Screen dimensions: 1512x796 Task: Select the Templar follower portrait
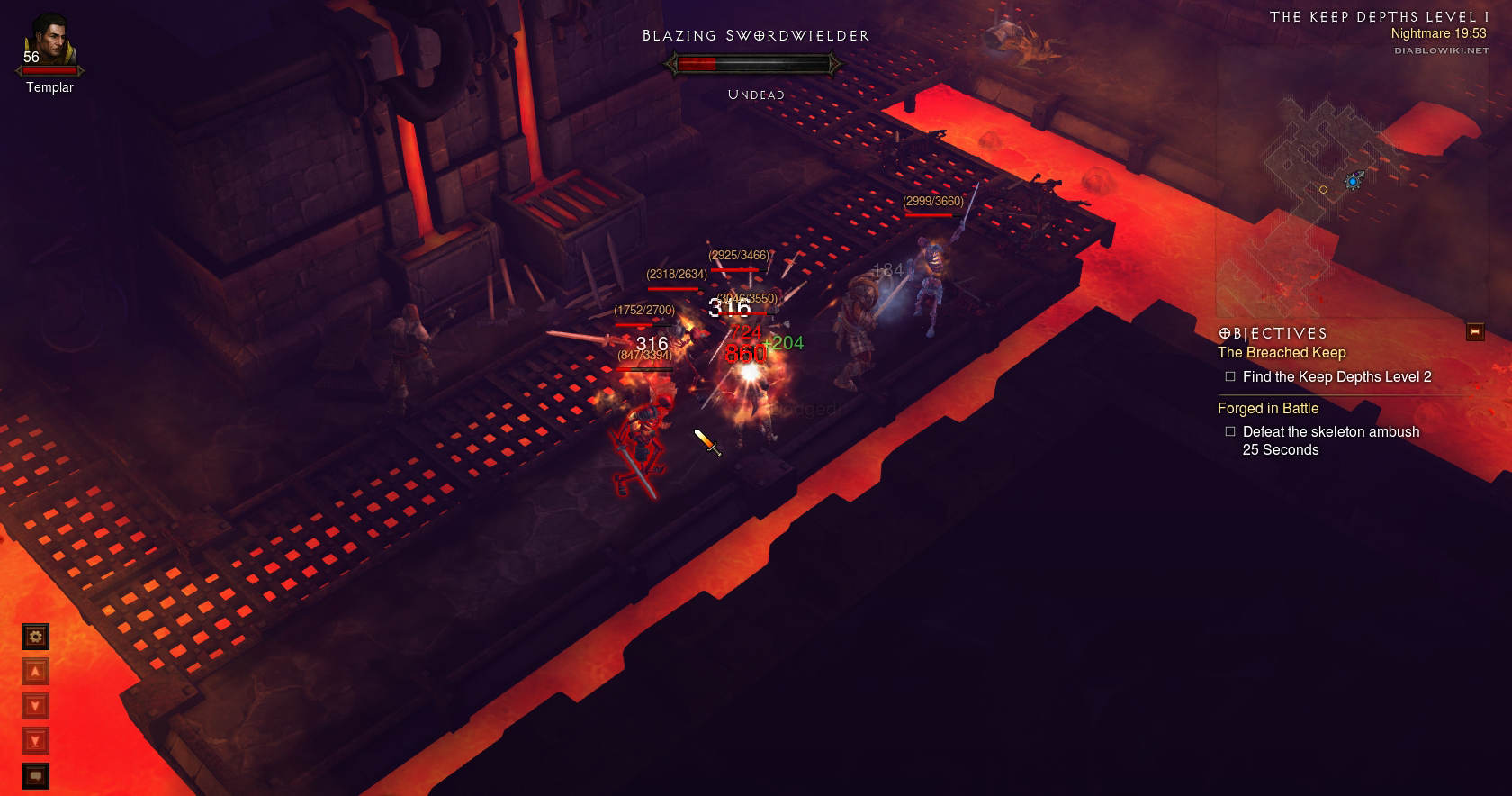pos(49,41)
